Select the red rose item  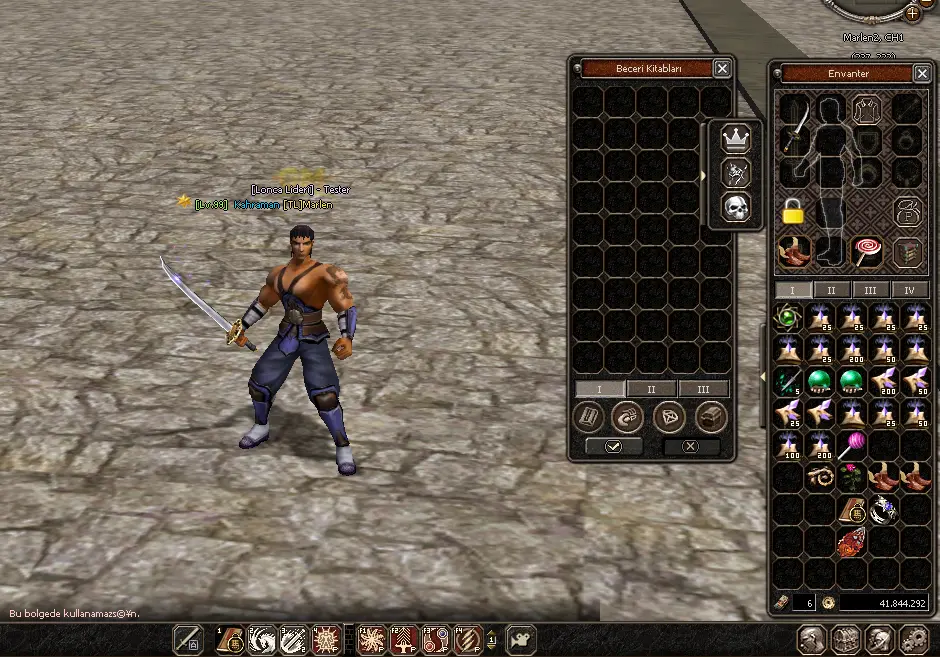pyautogui.click(x=852, y=476)
